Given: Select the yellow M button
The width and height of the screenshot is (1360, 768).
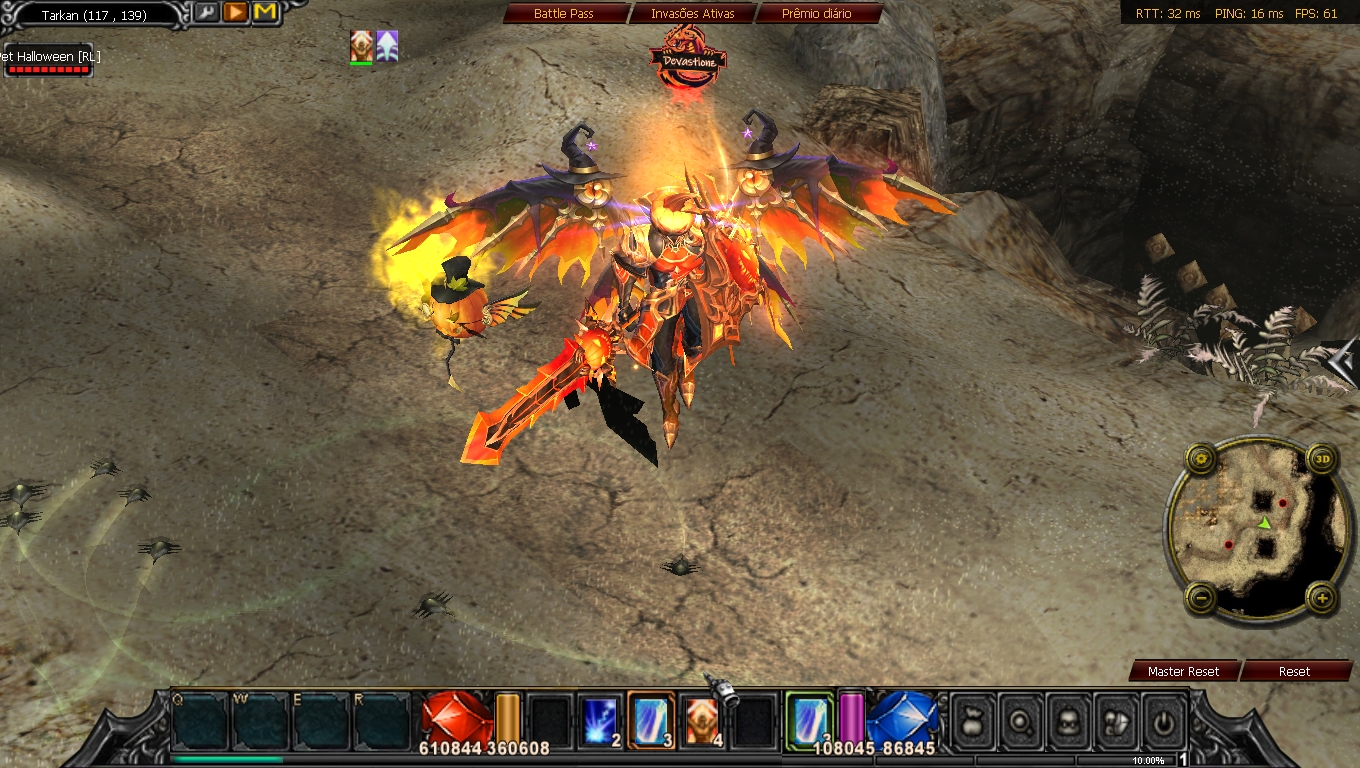Looking at the screenshot, I should point(265,12).
